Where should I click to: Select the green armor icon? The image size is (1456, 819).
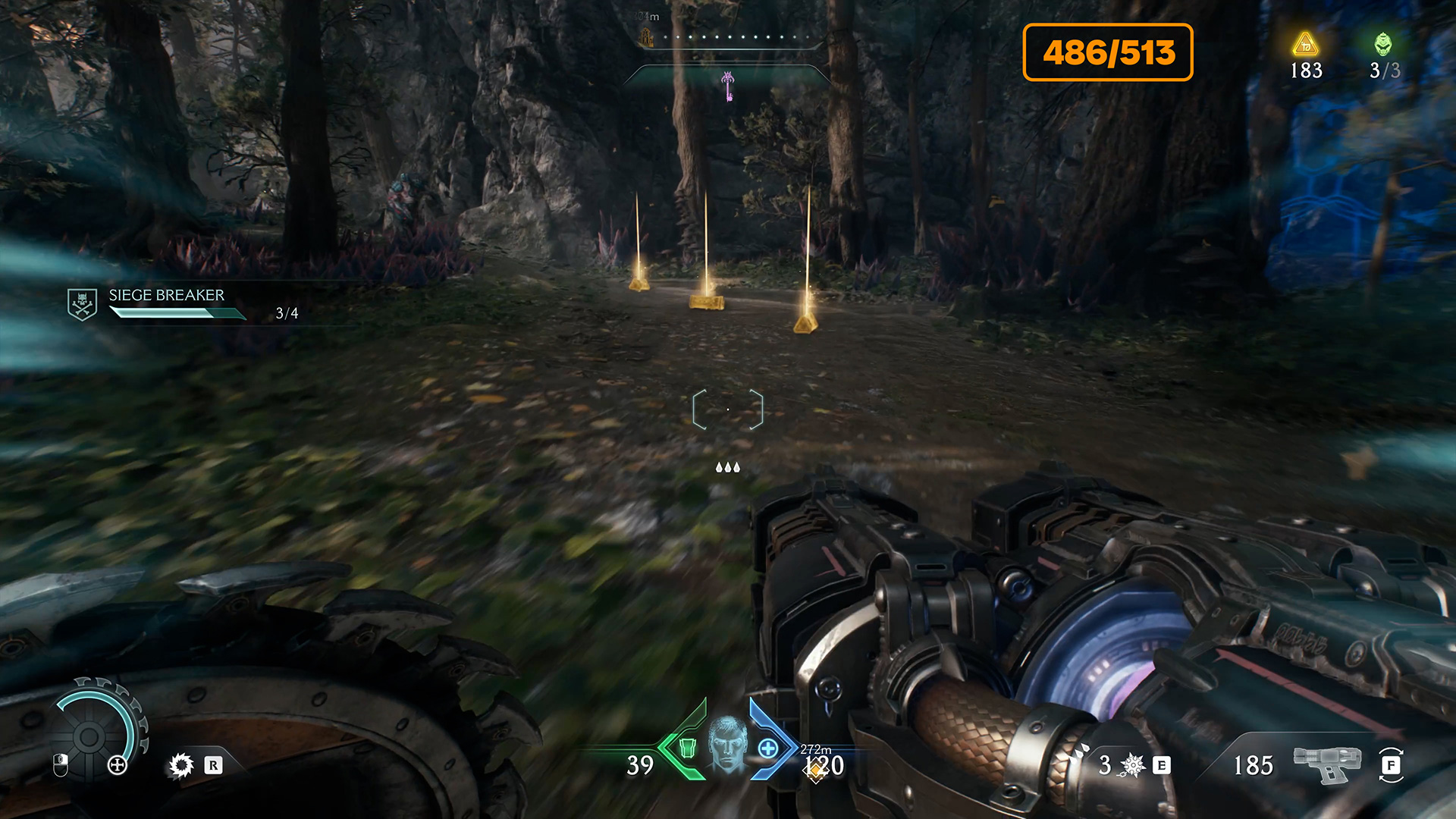687,748
